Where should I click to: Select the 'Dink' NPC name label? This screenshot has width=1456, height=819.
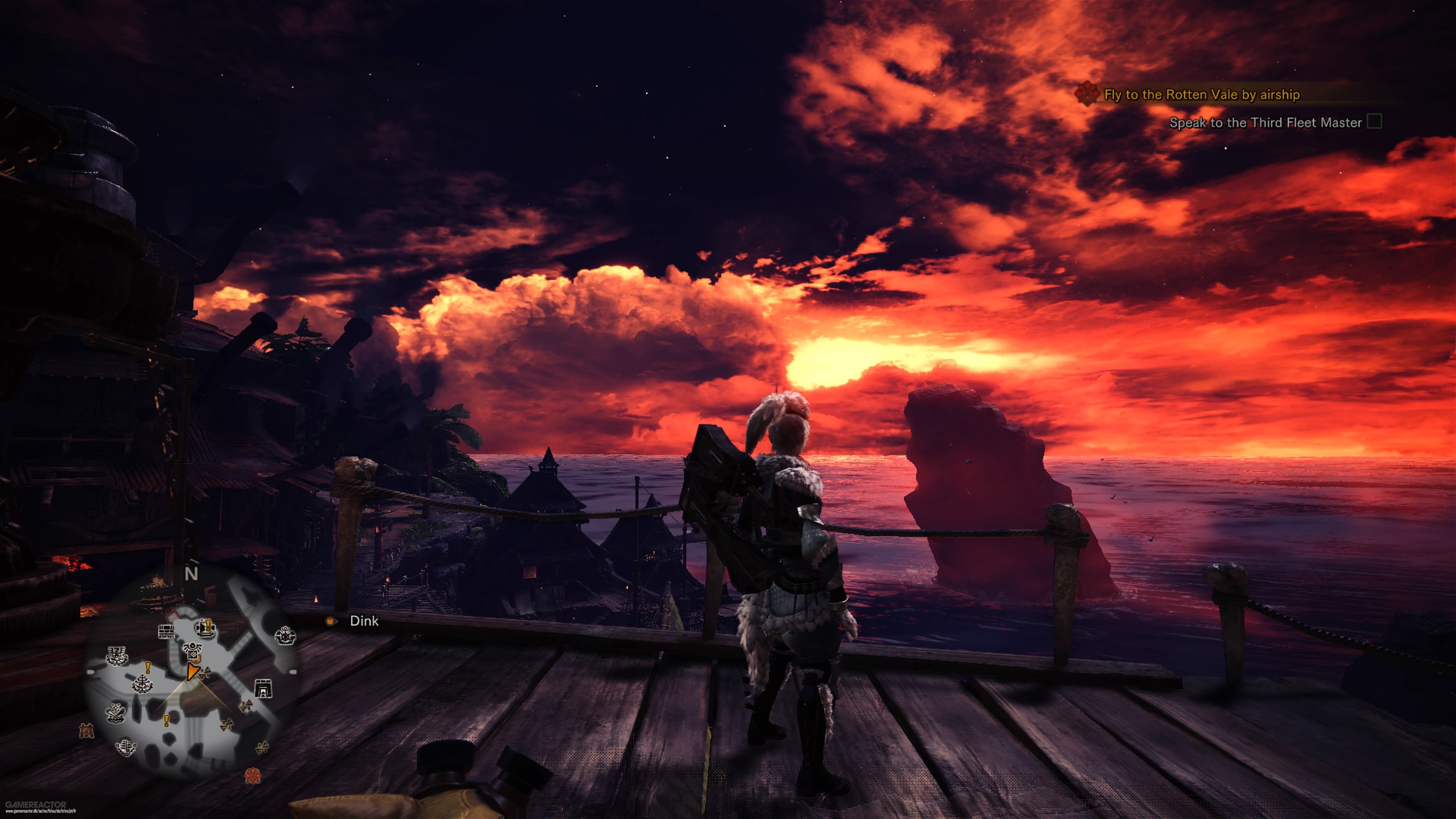point(364,621)
